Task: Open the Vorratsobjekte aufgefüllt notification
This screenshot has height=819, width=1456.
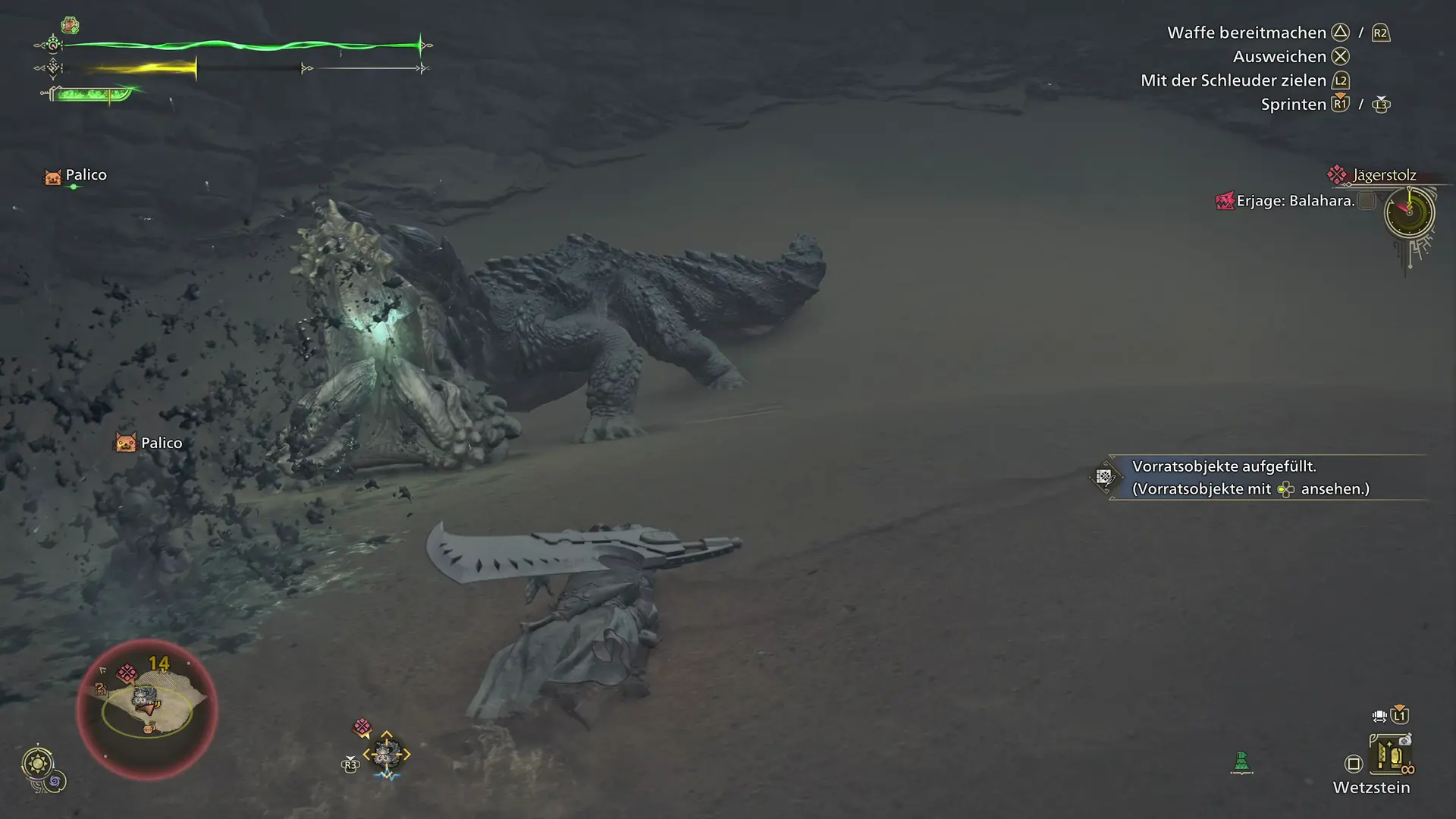Action: pyautogui.click(x=1251, y=478)
